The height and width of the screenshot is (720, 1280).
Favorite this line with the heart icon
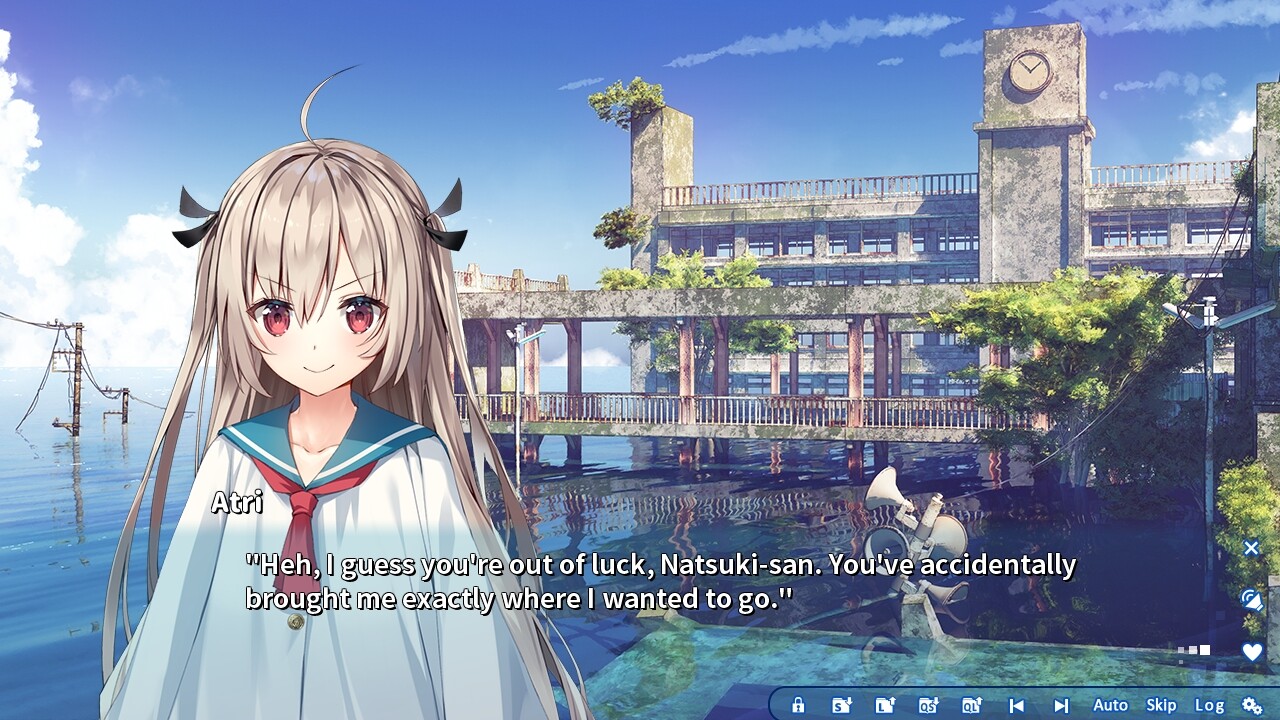tap(1251, 652)
